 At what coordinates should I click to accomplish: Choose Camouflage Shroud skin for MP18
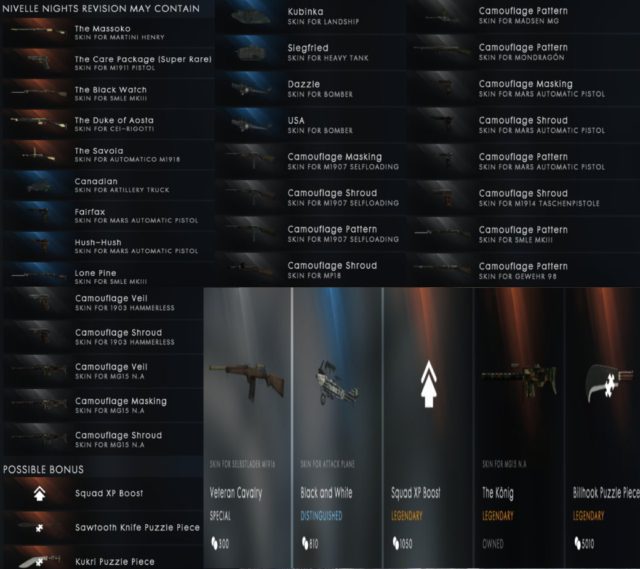(x=310, y=268)
